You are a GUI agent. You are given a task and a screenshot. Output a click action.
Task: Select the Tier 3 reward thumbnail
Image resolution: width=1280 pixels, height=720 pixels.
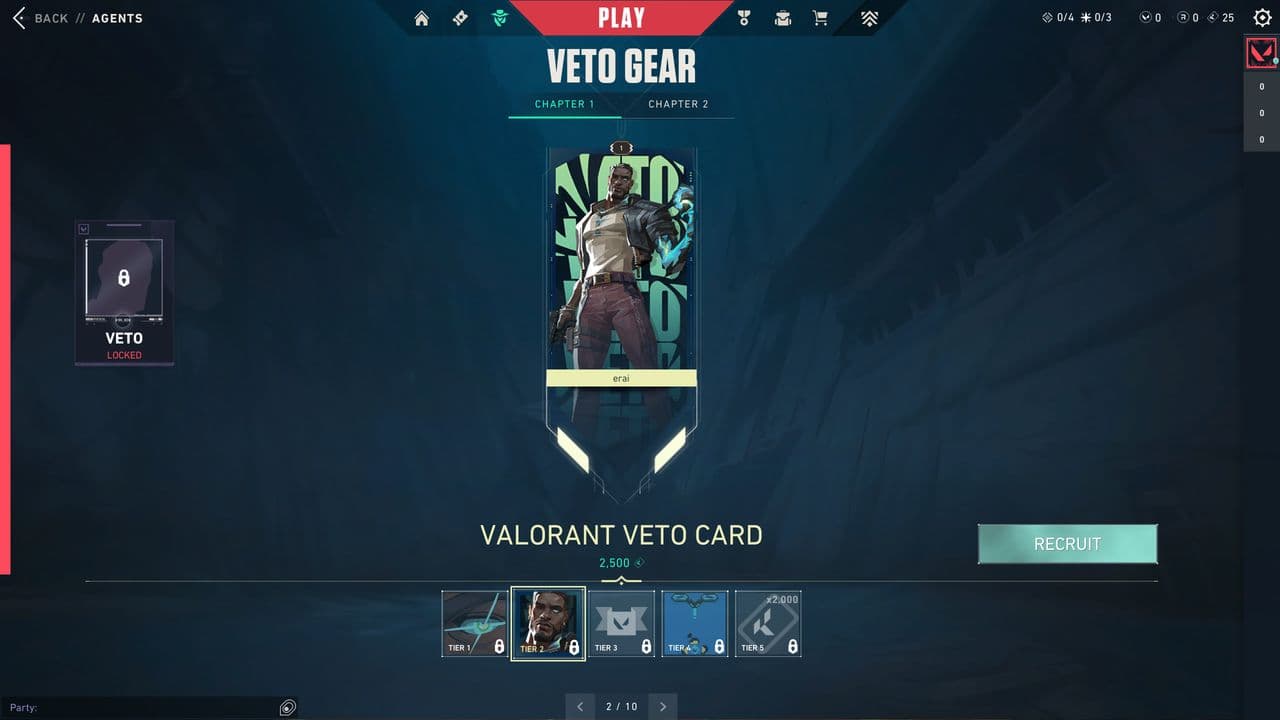coord(621,623)
